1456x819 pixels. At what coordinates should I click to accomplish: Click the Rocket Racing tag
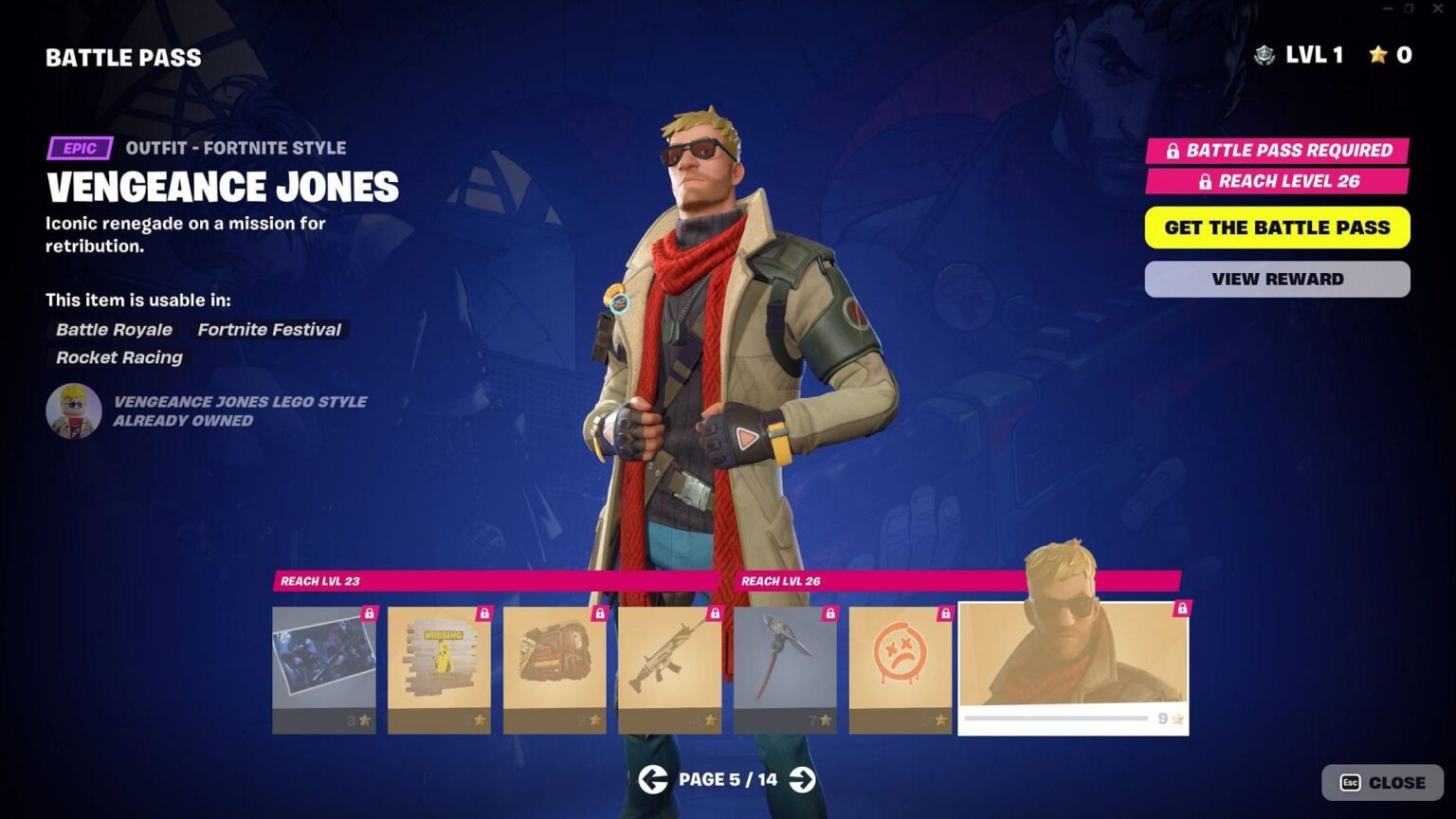point(118,357)
